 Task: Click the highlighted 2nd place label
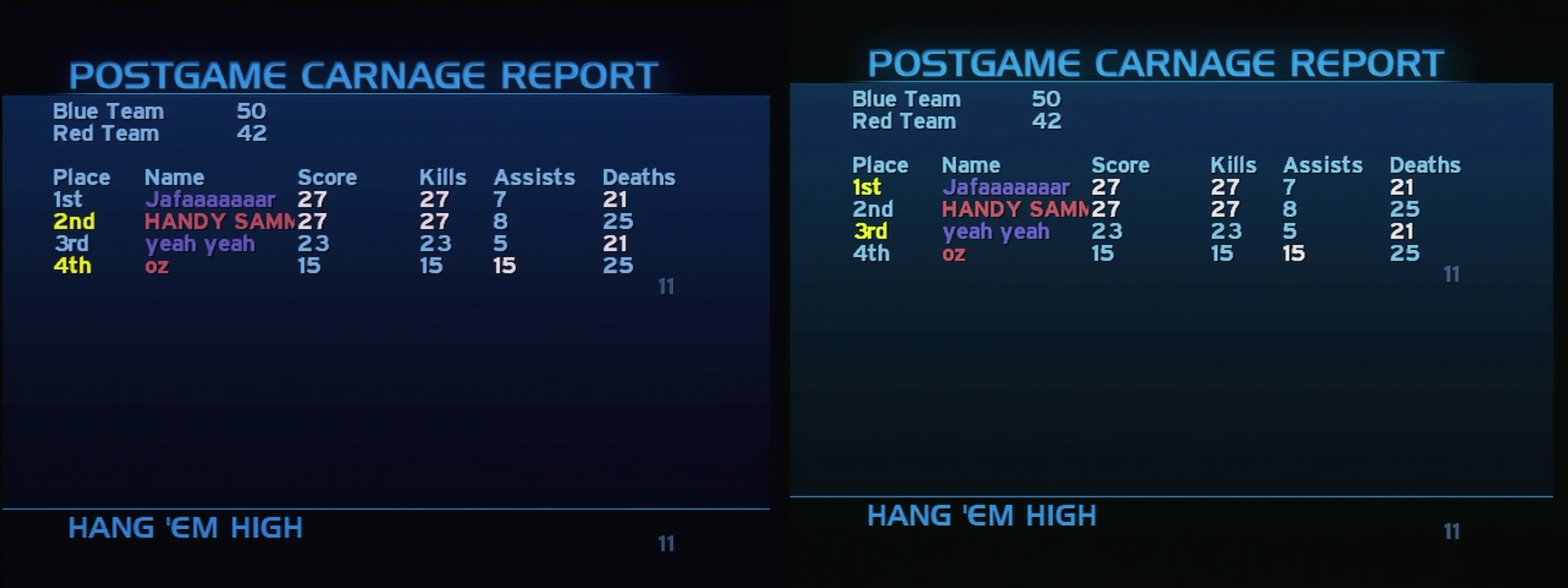(75, 220)
